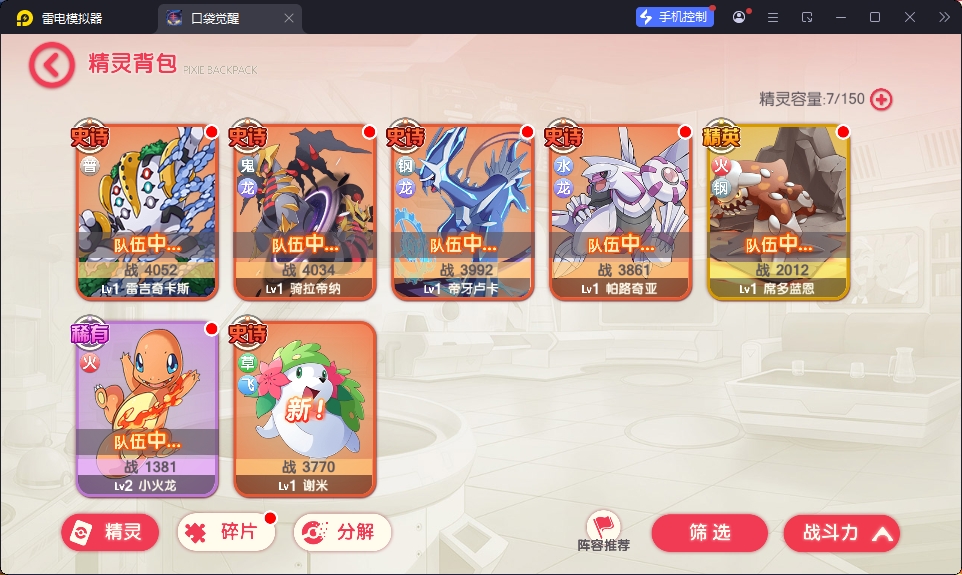Close the 口袋觉醒 emulator tab
The image size is (962, 575).
[289, 18]
